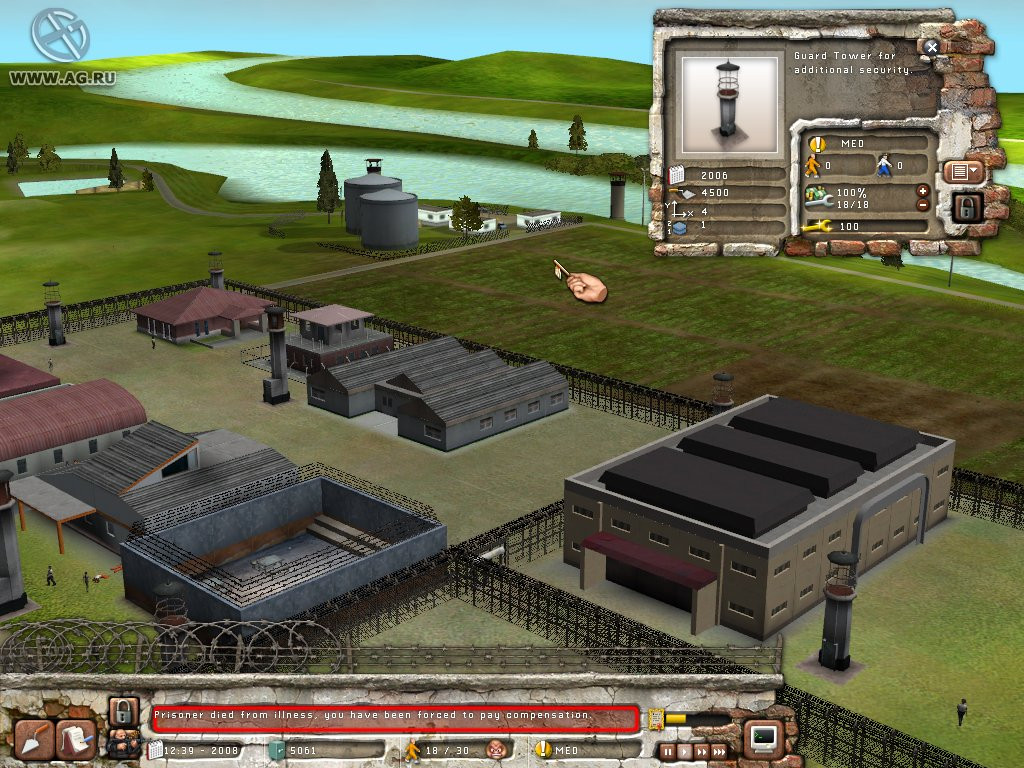The image size is (1024, 768).
Task: Set game to normal play speed
Action: pos(684,750)
